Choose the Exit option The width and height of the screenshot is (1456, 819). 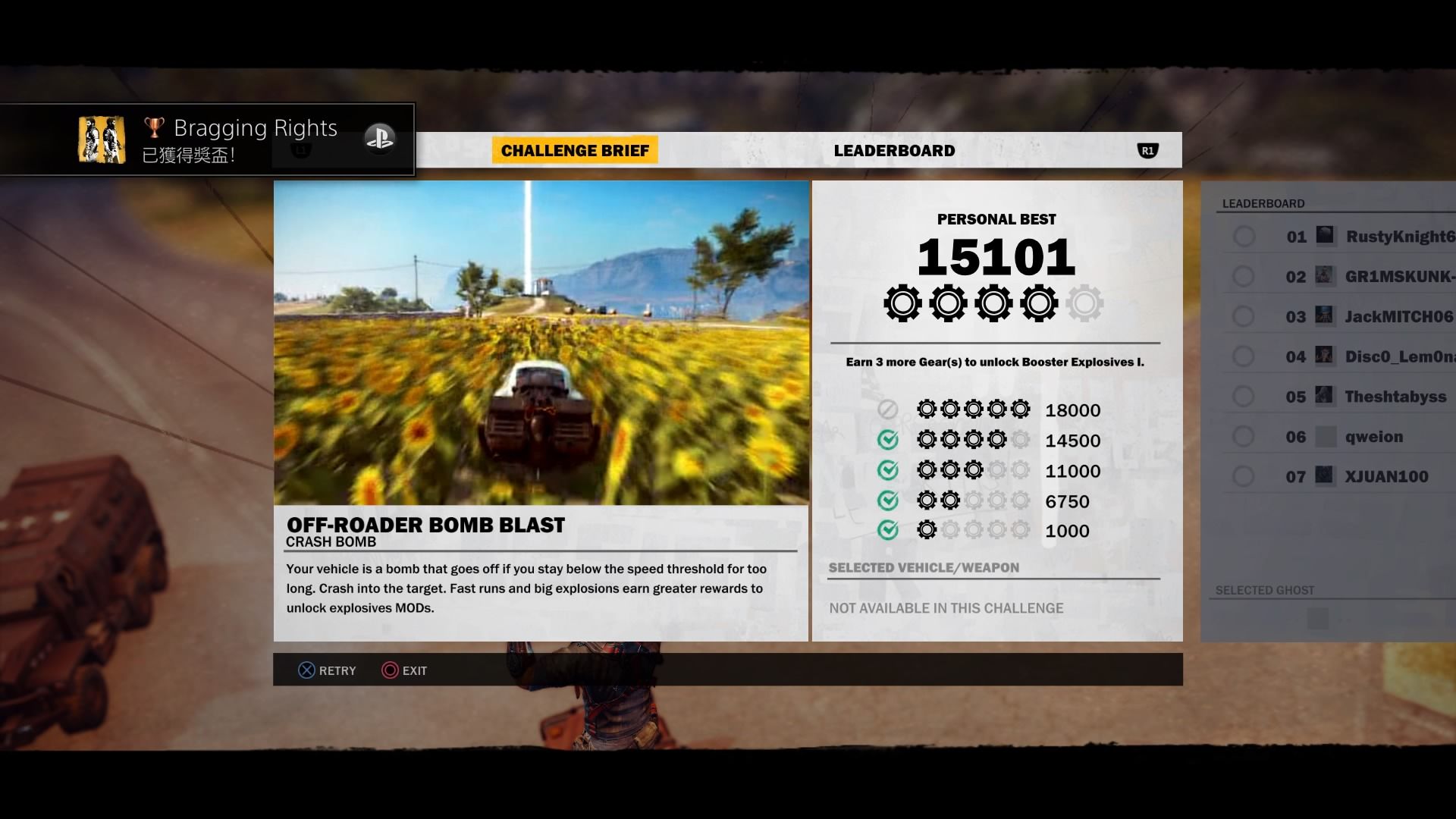tap(404, 670)
